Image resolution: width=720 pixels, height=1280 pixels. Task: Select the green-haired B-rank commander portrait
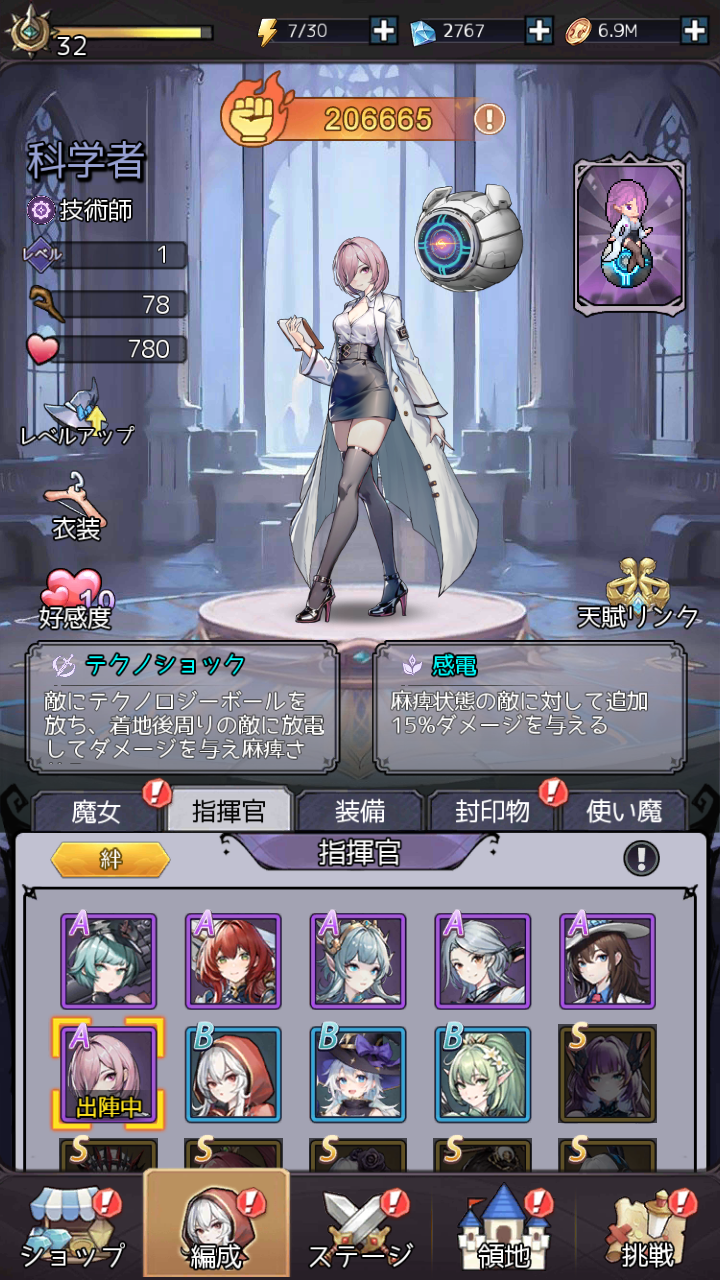483,1075
